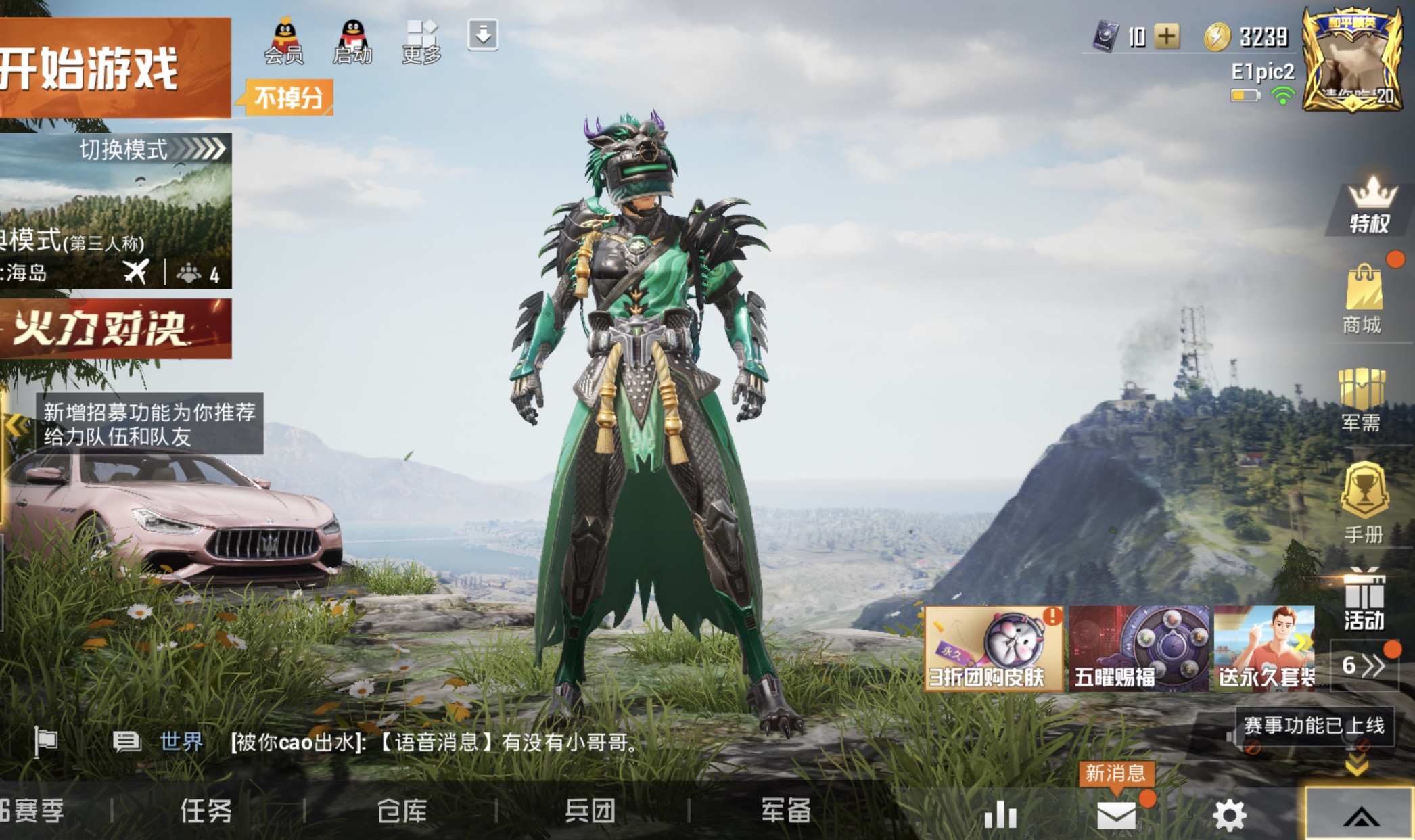Enter the 火力对决 mode banner
1415x840 pixels.
(115, 329)
